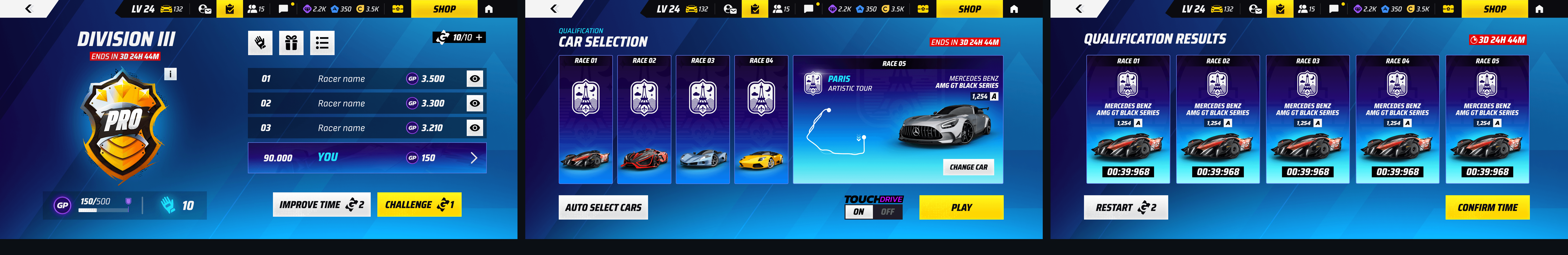
Task: Switch TouchDrive to OFF
Action: [888, 212]
